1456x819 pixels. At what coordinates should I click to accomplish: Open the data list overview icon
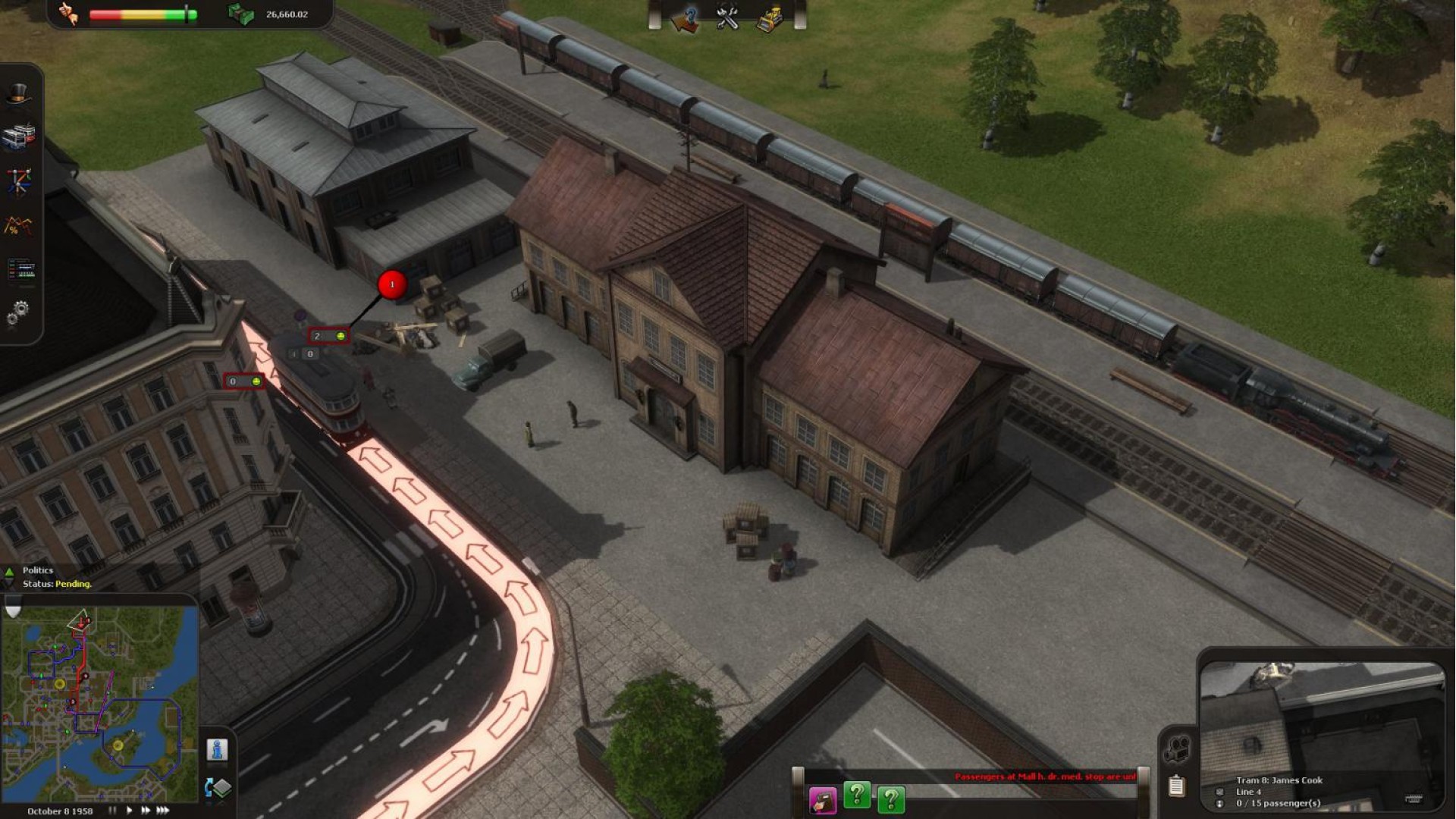pos(20,268)
